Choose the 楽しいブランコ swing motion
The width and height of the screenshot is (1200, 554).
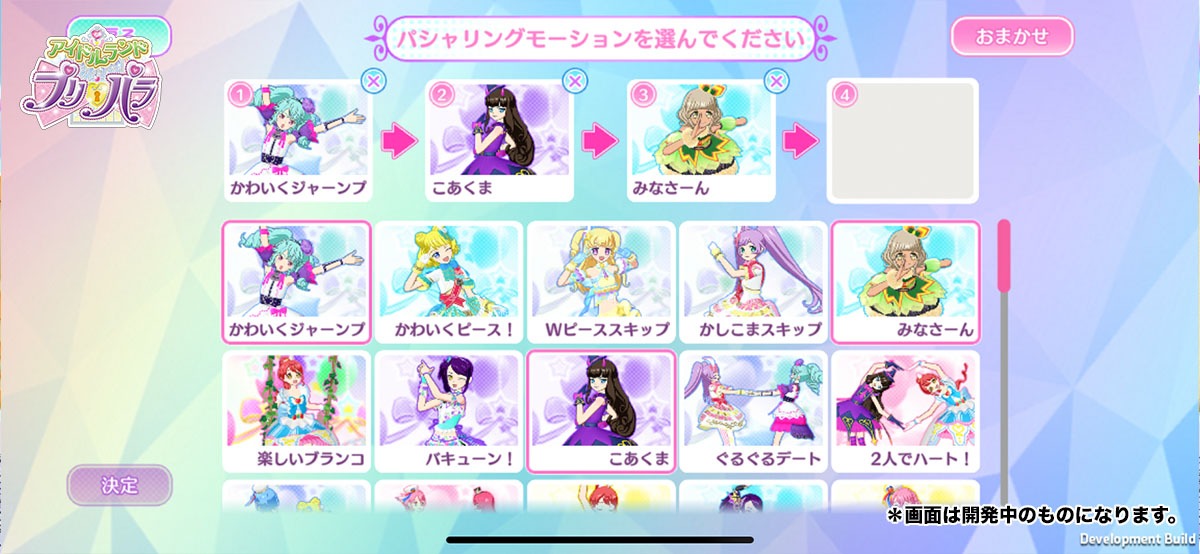[x=297, y=411]
